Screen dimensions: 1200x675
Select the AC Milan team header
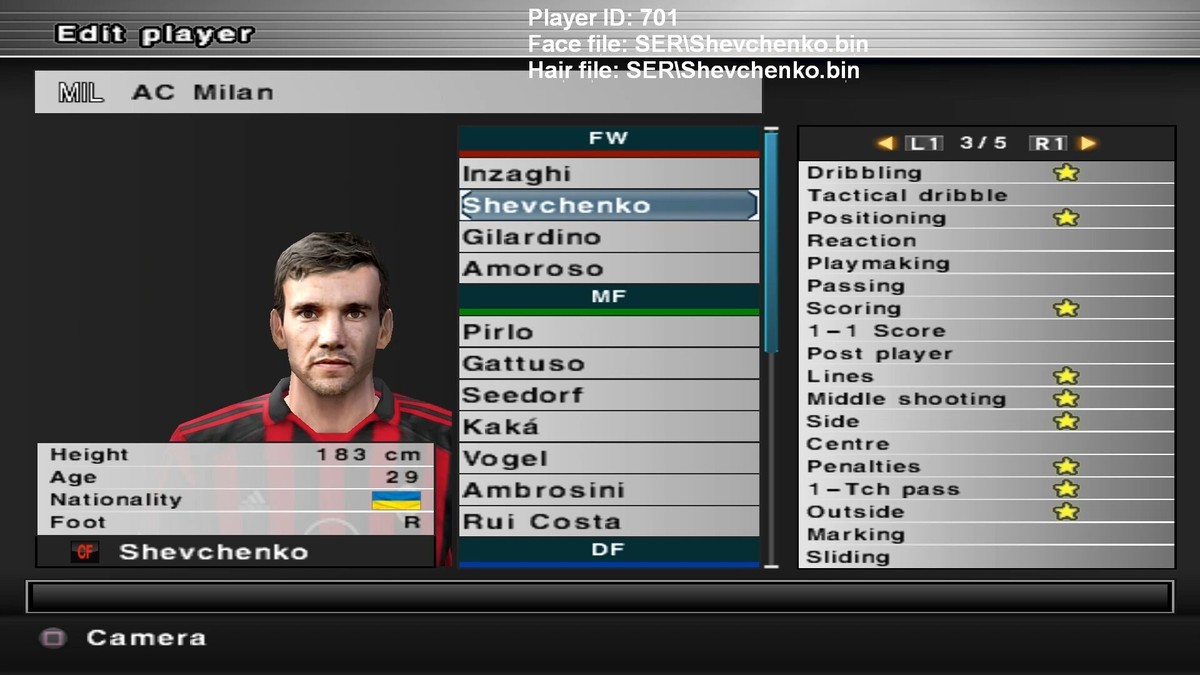pos(398,92)
